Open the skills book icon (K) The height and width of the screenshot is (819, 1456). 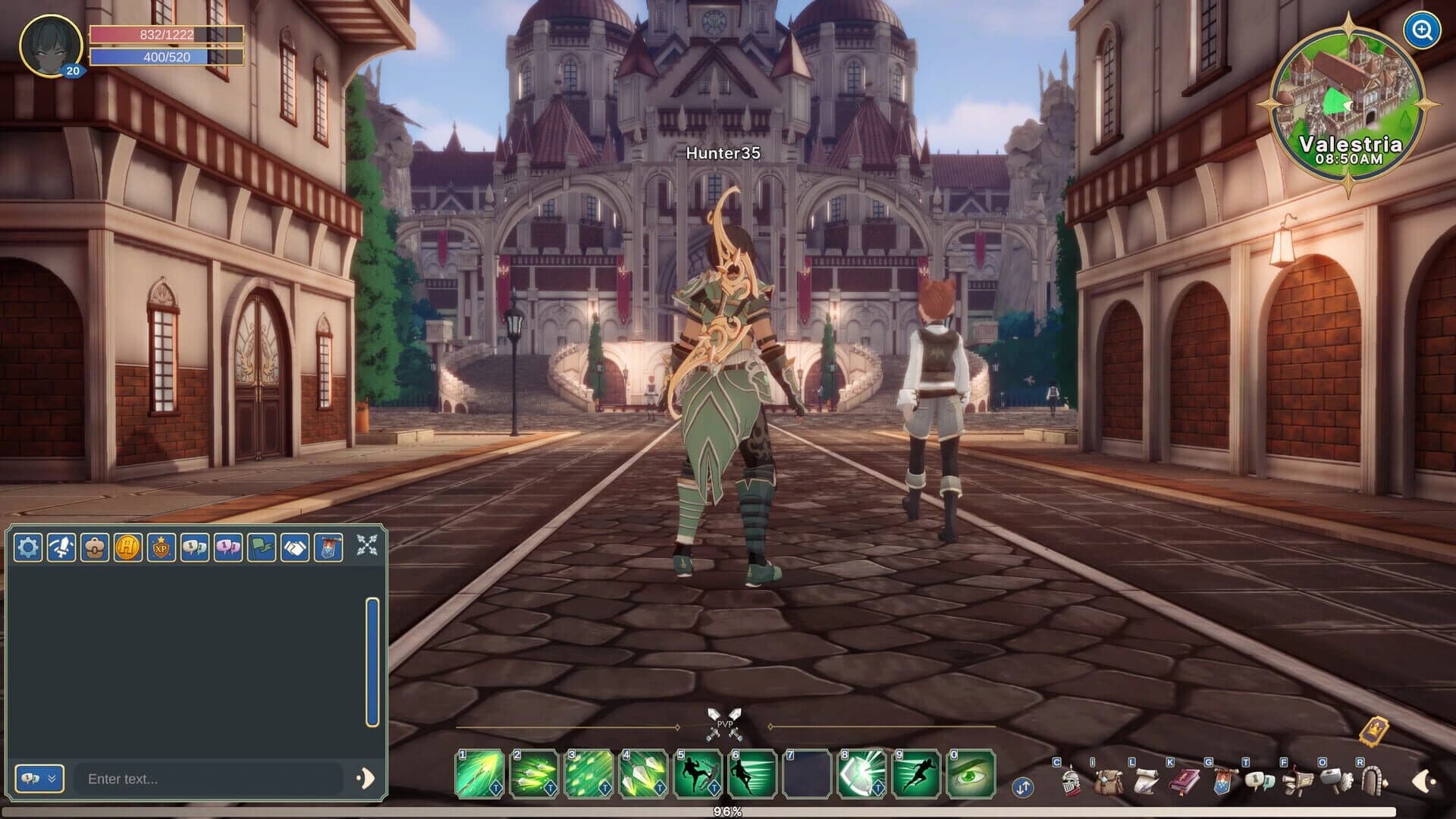1183,783
